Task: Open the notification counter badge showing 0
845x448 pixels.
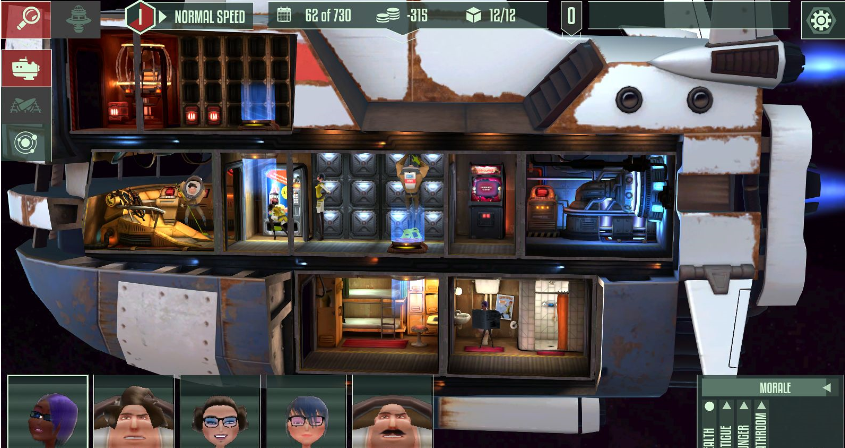Action: (x=571, y=16)
